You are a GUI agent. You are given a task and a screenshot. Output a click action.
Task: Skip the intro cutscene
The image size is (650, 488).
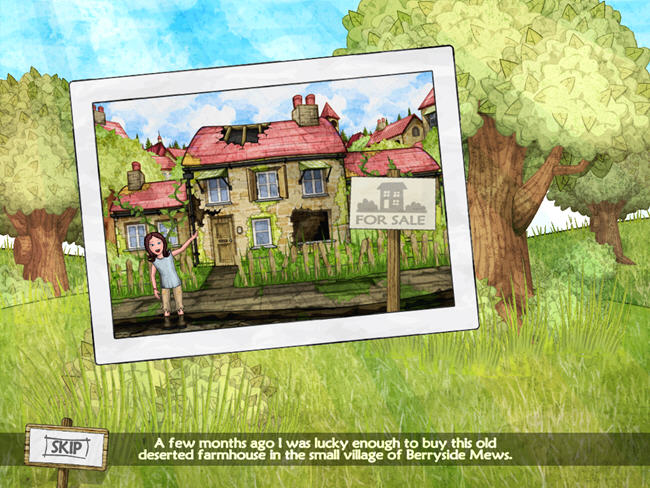click(x=66, y=447)
